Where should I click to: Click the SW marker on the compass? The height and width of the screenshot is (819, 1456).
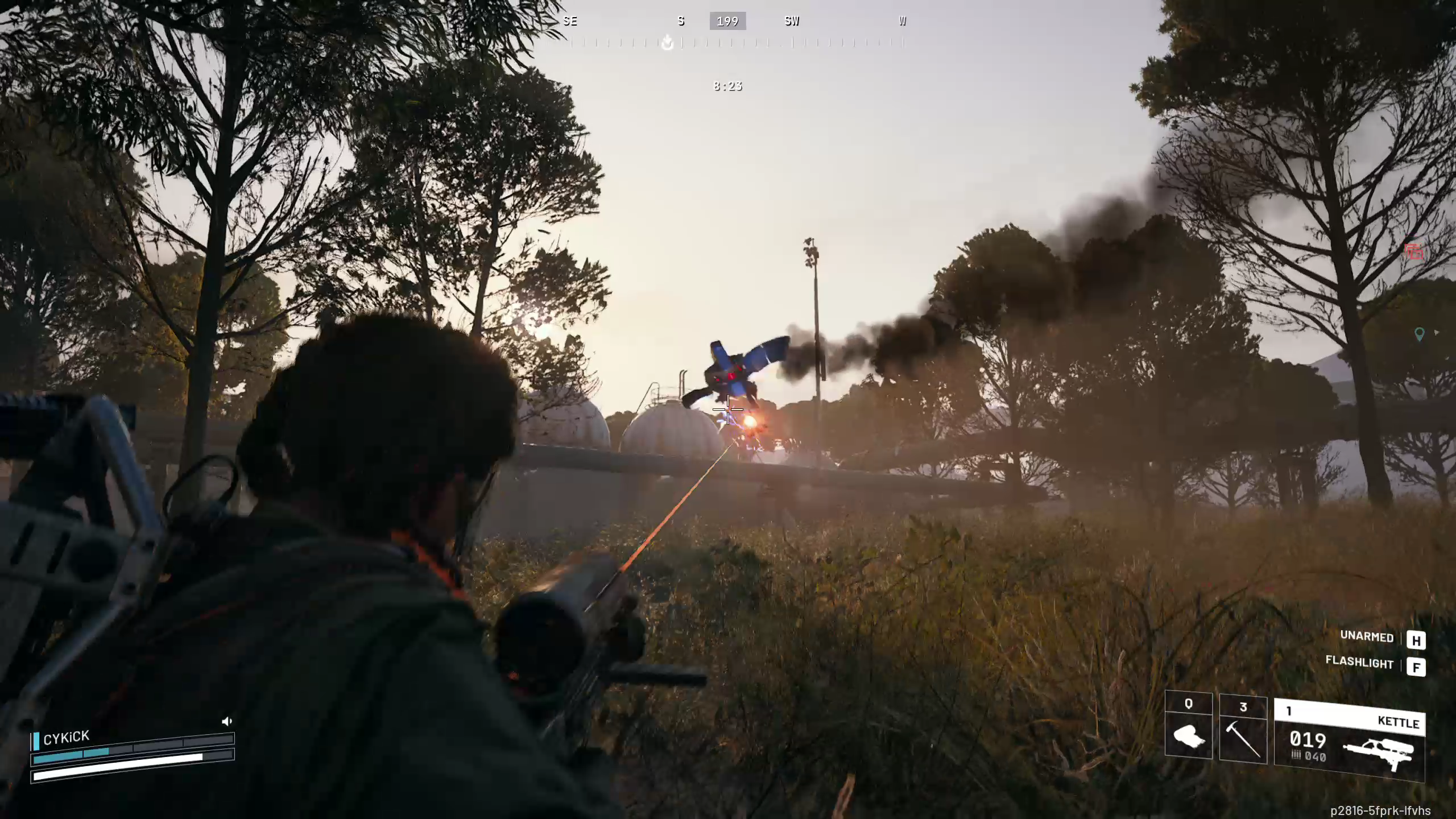pyautogui.click(x=791, y=21)
